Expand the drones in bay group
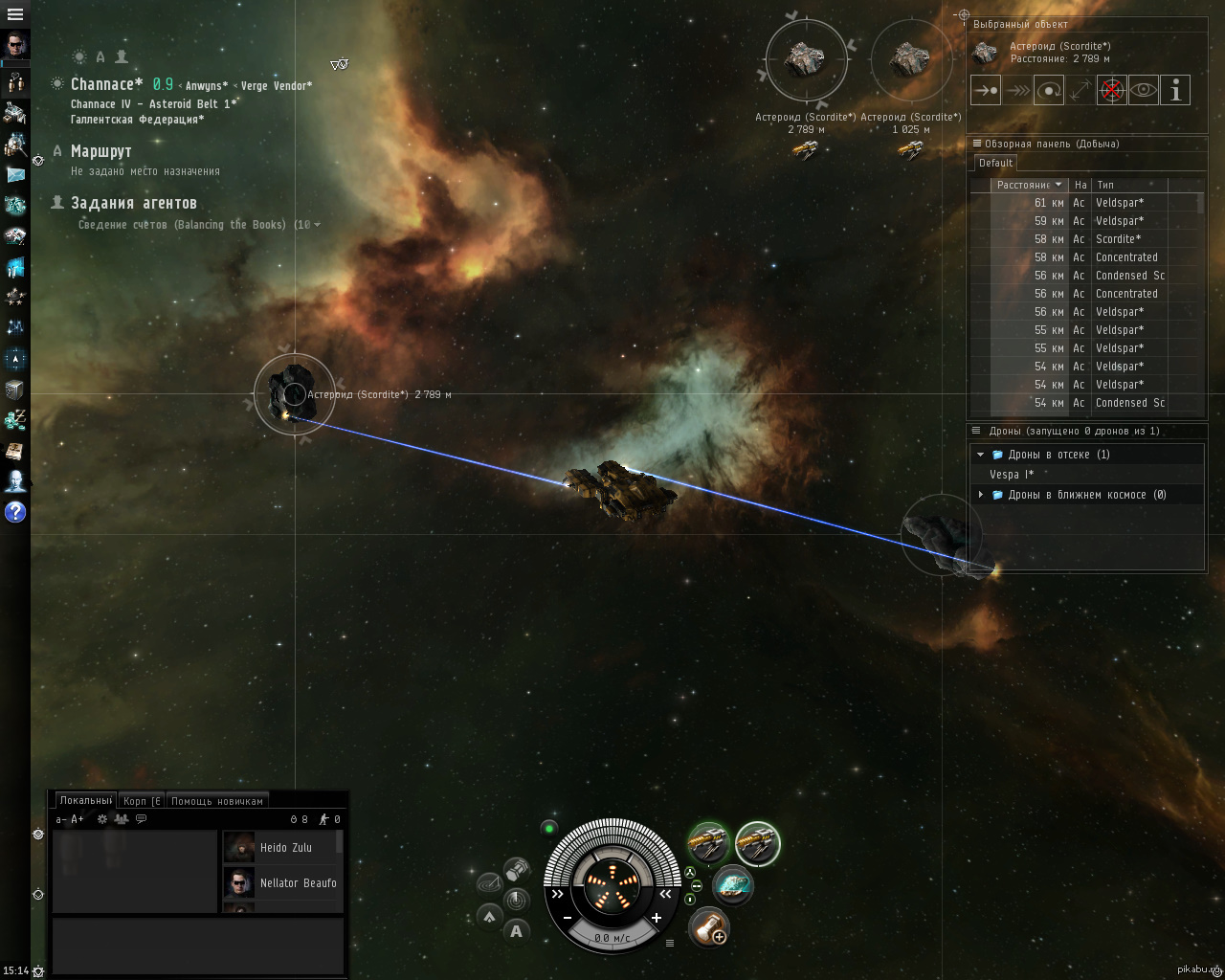 pyautogui.click(x=980, y=455)
